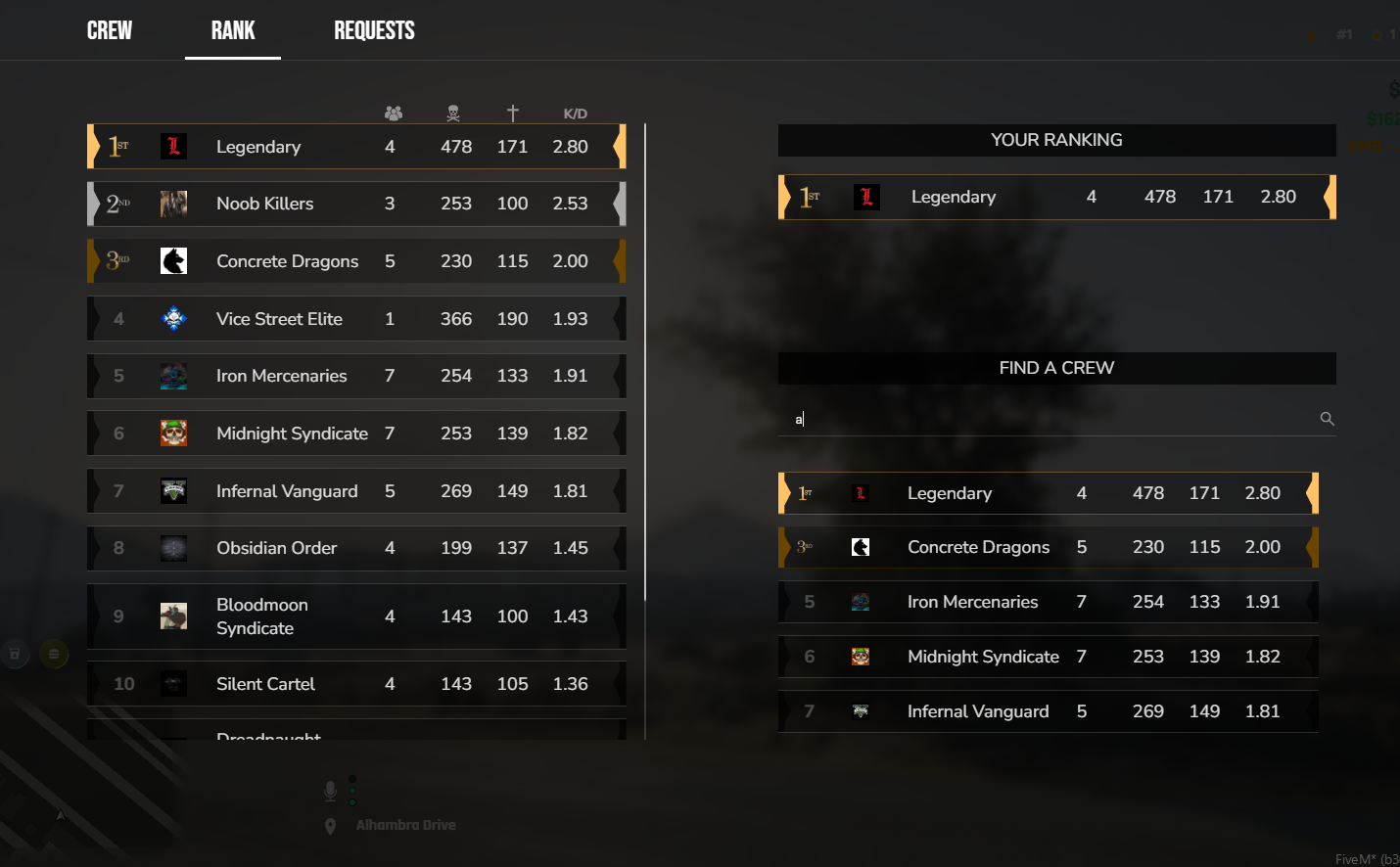Select Iron Mercenaries in Find a Crew results
The width and height of the screenshot is (1400, 867).
click(x=1049, y=602)
